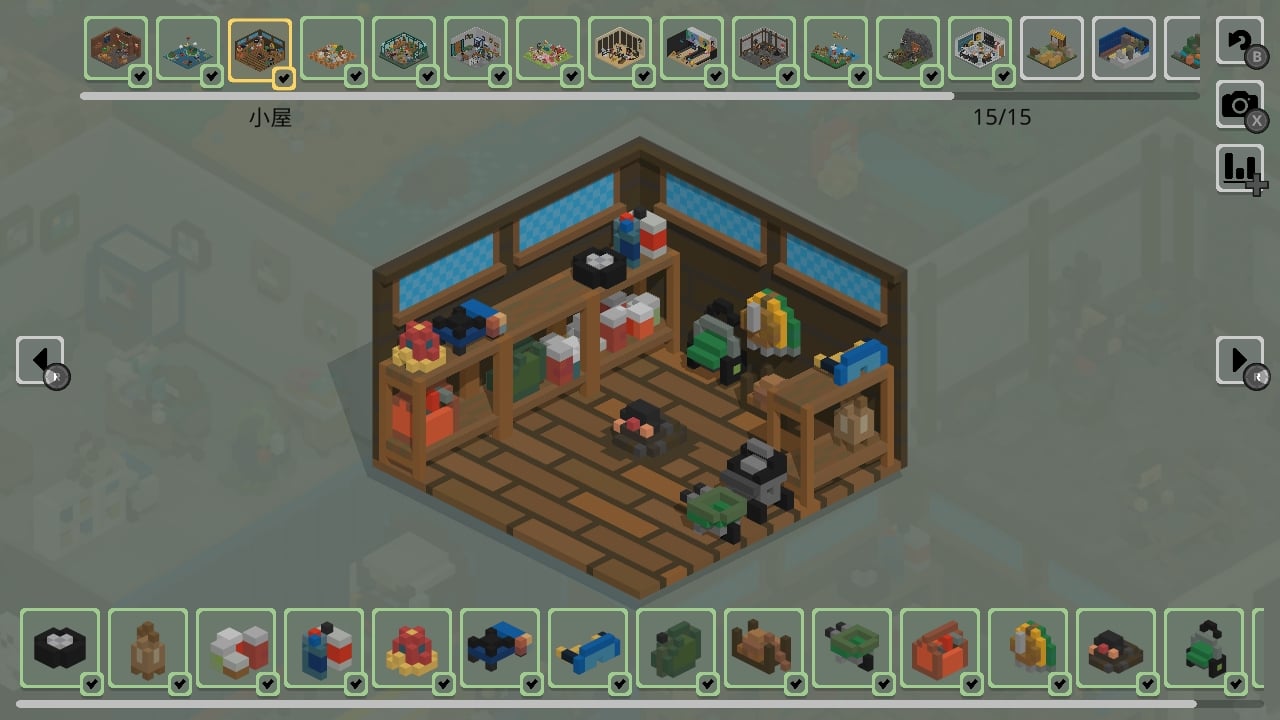Image resolution: width=1280 pixels, height=720 pixels.
Task: Select the red and white blocks item
Action: (x=236, y=648)
